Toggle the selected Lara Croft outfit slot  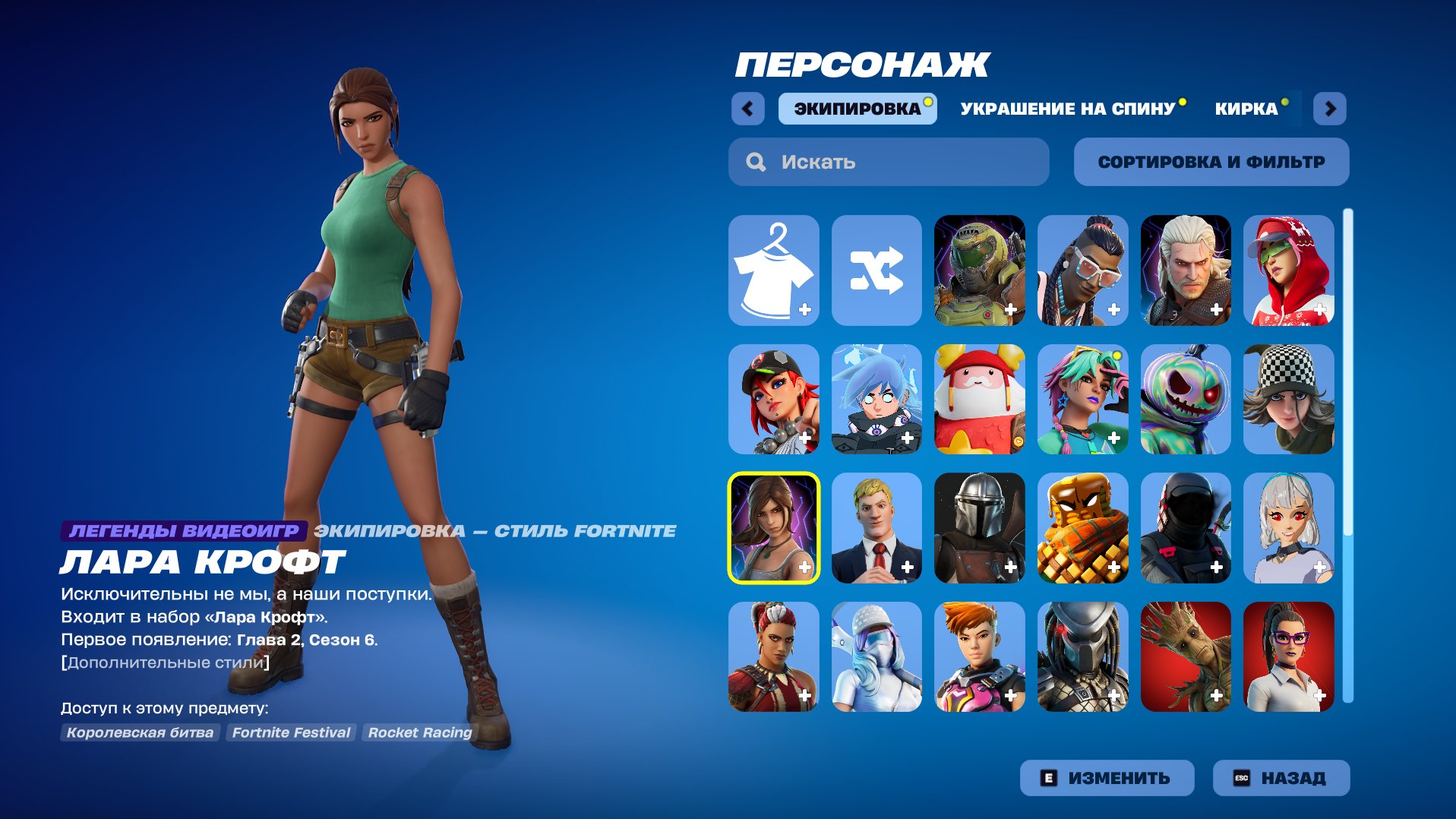tap(773, 527)
